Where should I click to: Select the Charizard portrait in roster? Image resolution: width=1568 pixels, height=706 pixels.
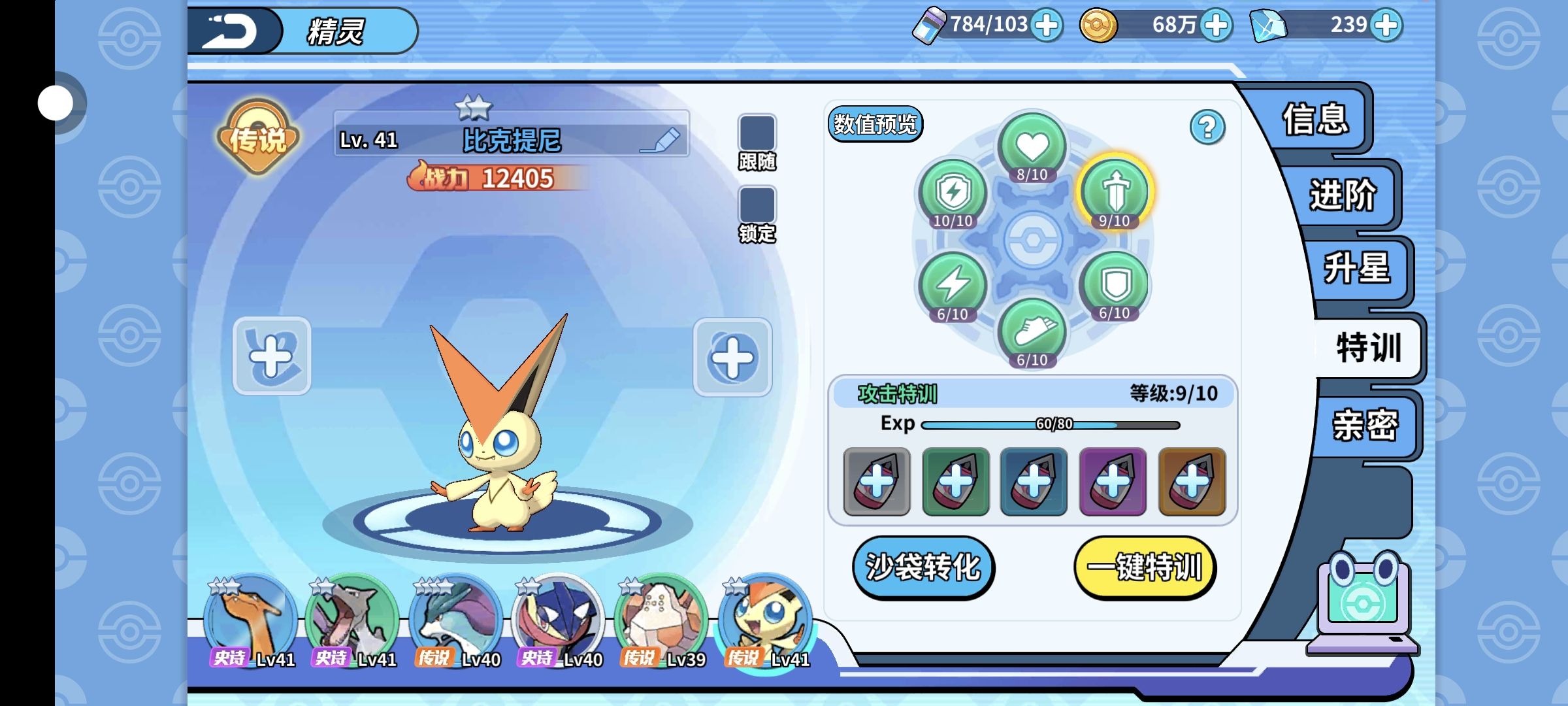[x=250, y=618]
